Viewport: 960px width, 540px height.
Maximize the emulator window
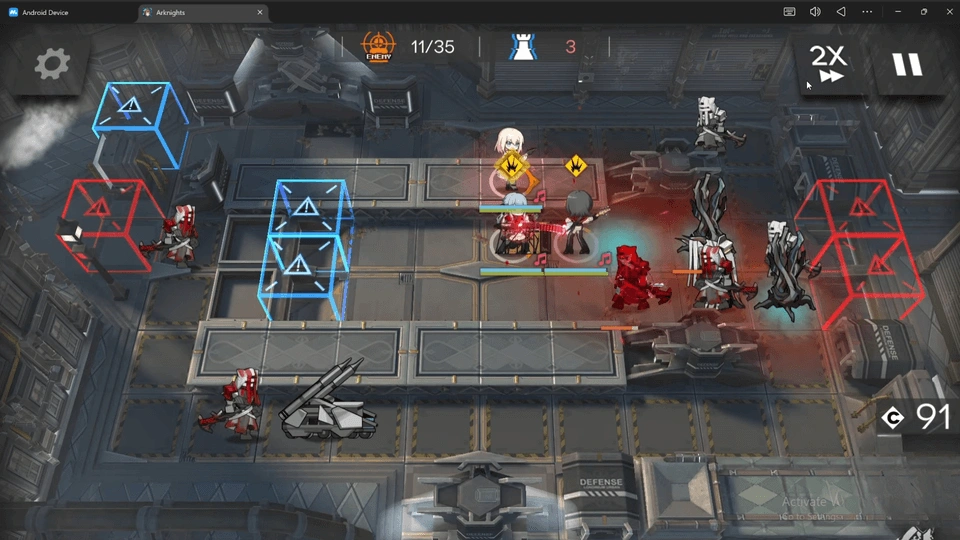(923, 12)
